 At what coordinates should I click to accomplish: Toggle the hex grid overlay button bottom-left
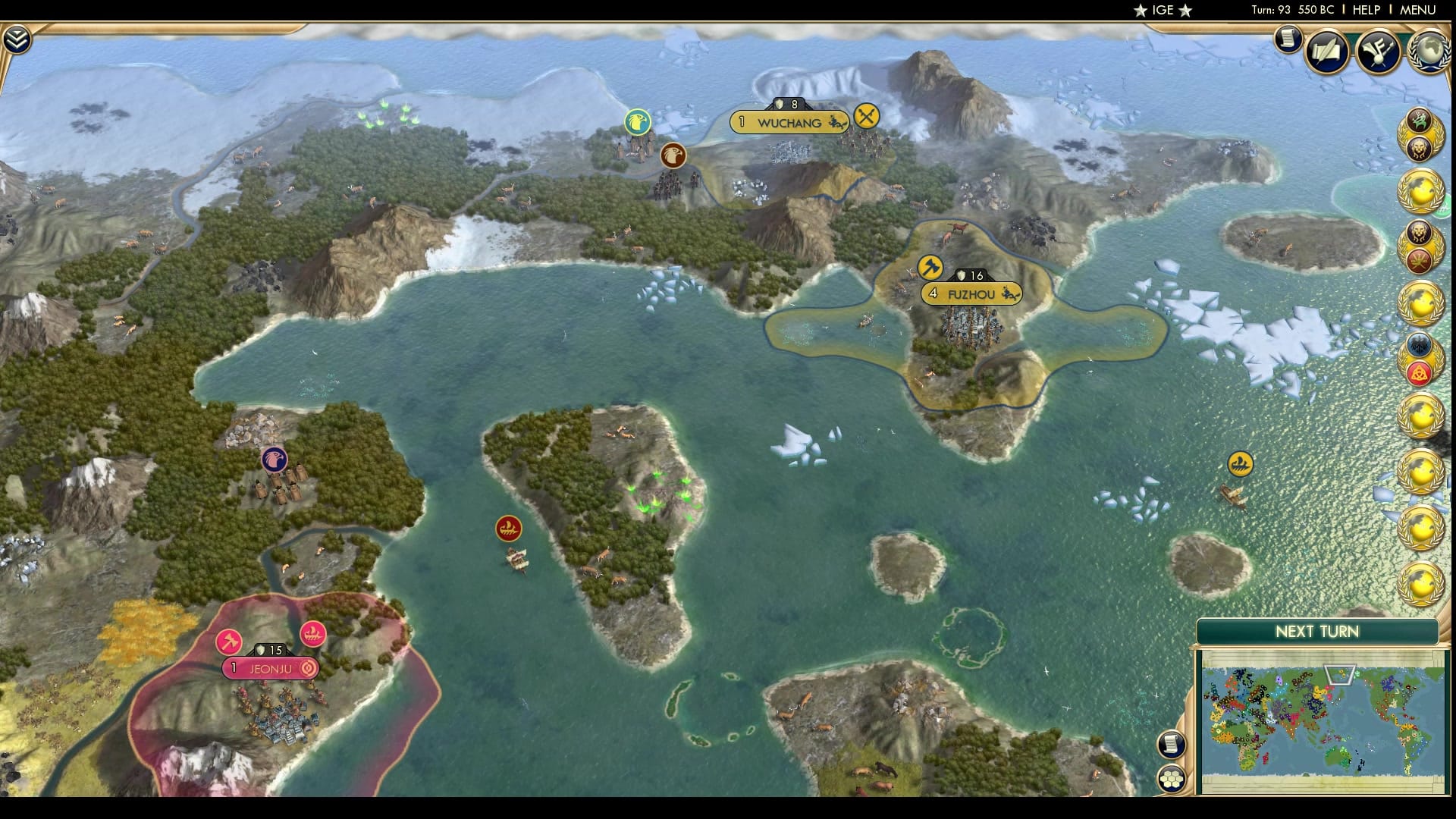point(1171,779)
